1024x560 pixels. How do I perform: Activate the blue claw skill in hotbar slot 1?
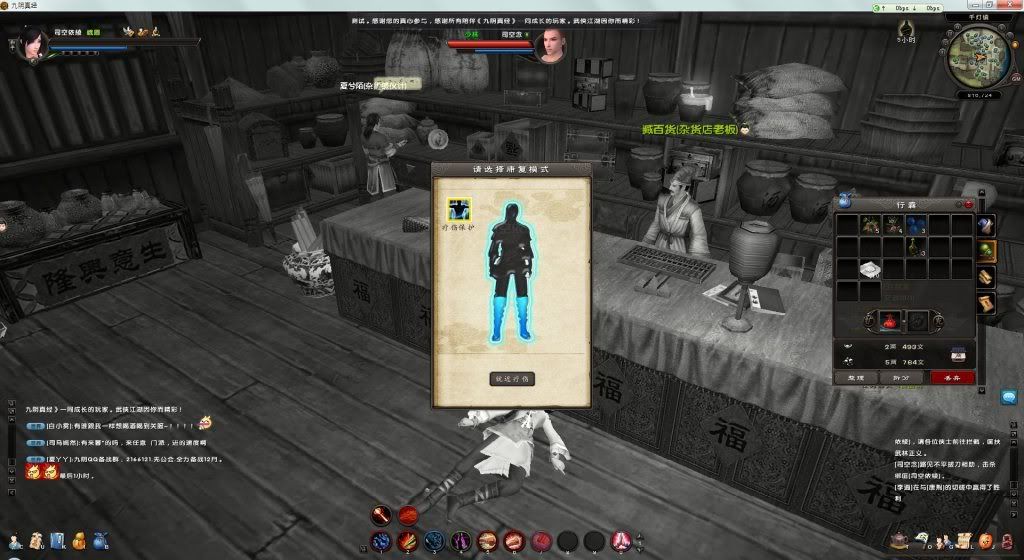click(380, 541)
